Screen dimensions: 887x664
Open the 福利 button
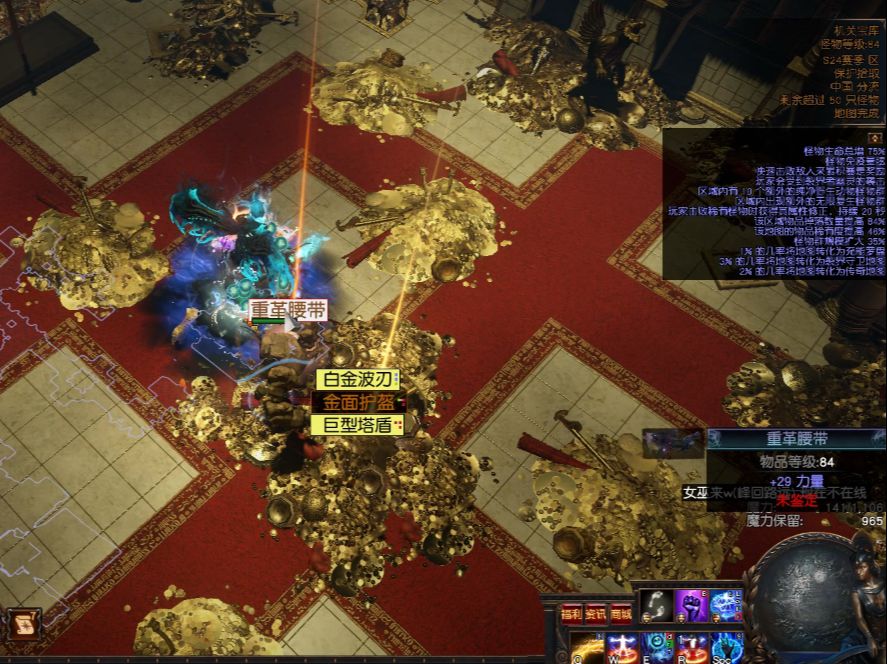(x=571, y=613)
